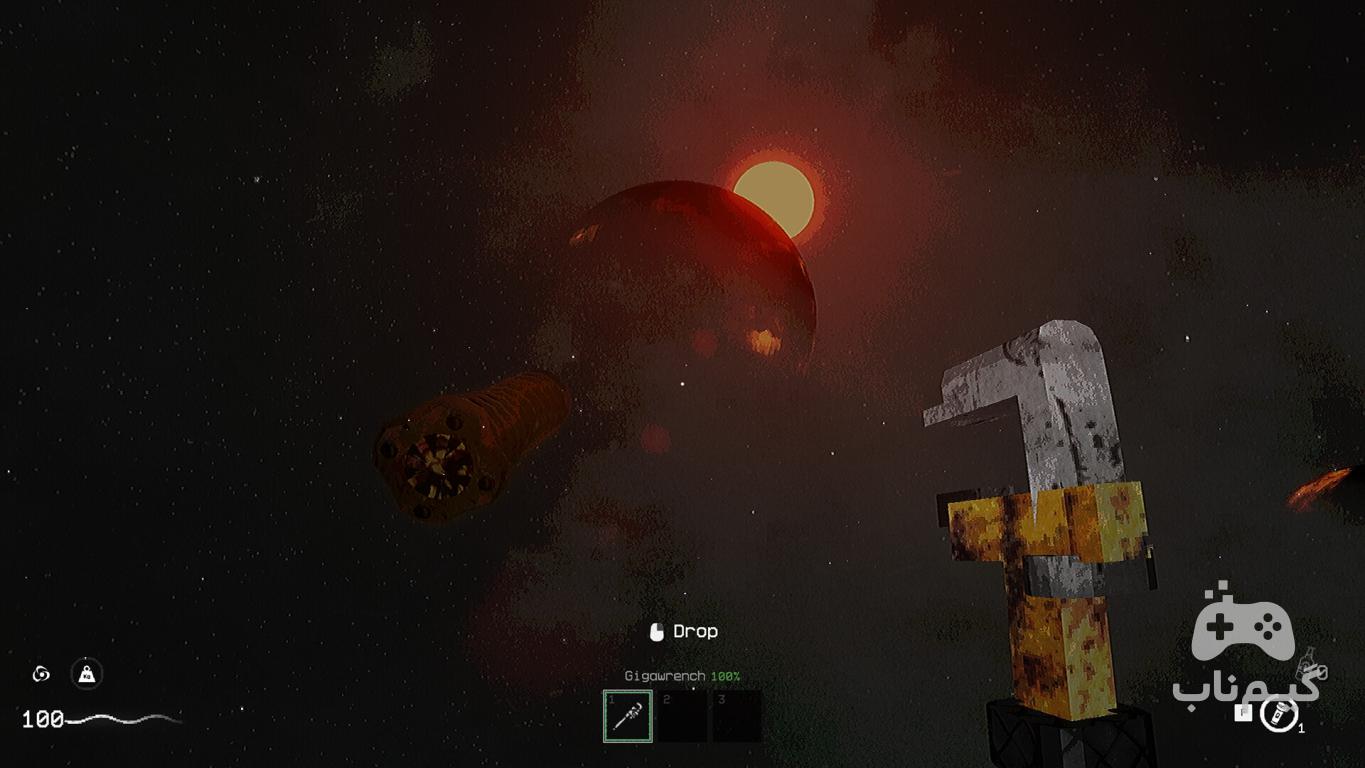Screen dimensions: 1365x768
Task: Click the swirl icon beside the weight
Action: click(41, 674)
